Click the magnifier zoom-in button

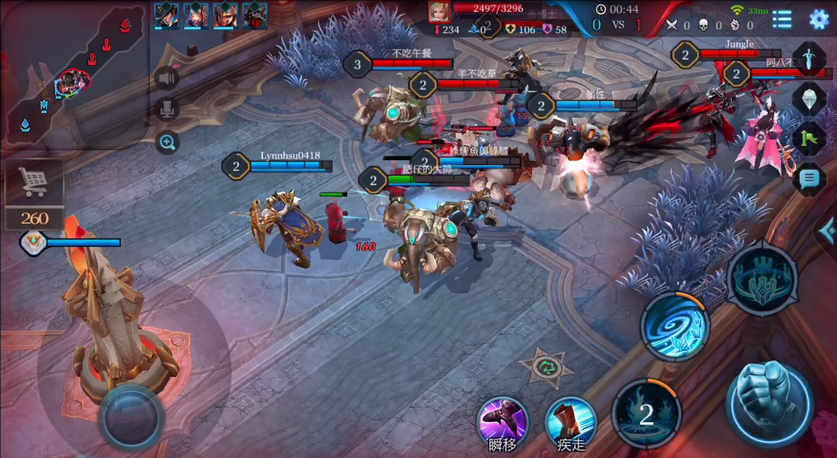pyautogui.click(x=167, y=142)
